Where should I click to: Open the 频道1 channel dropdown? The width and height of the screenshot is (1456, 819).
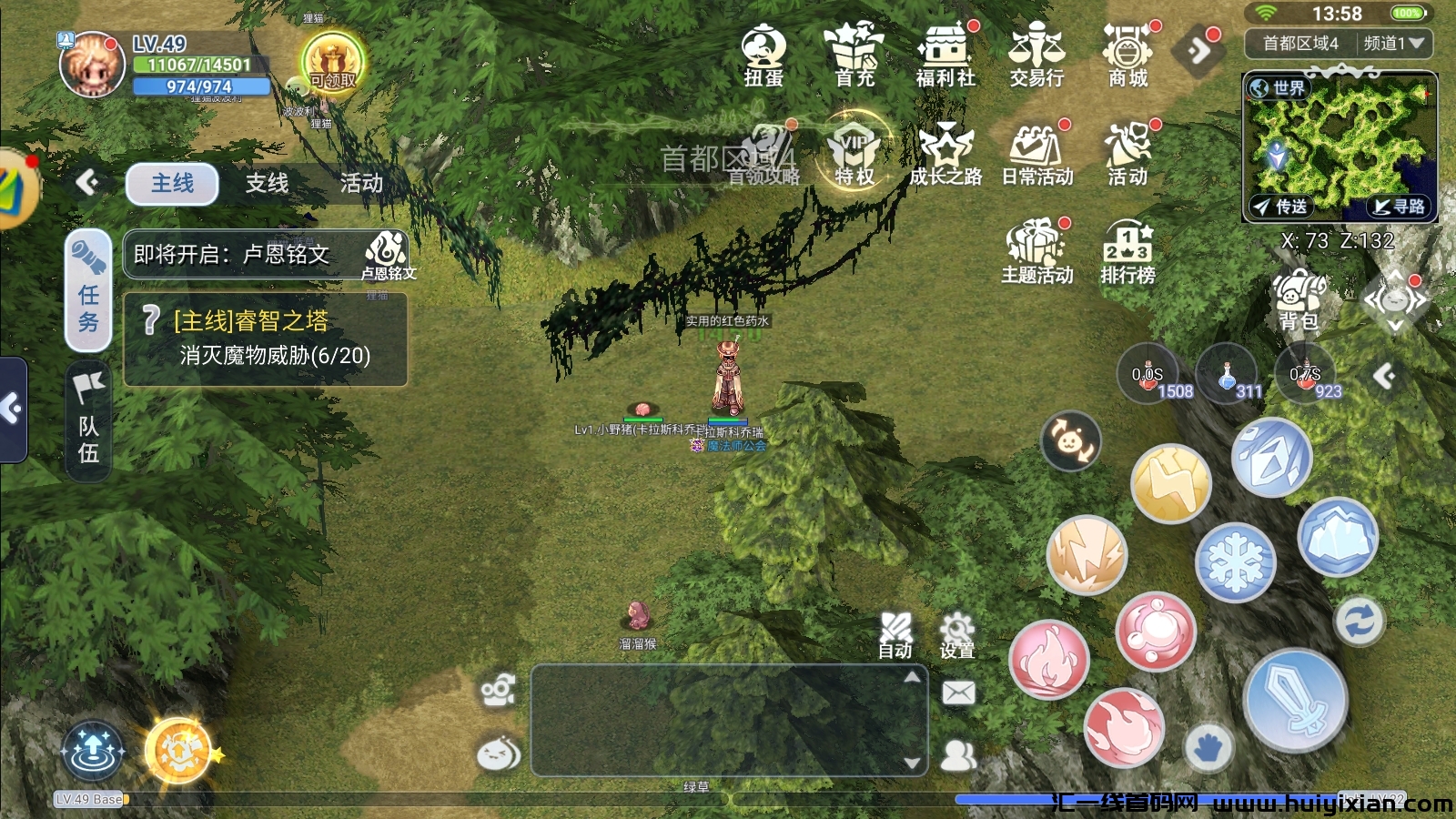(x=1393, y=43)
